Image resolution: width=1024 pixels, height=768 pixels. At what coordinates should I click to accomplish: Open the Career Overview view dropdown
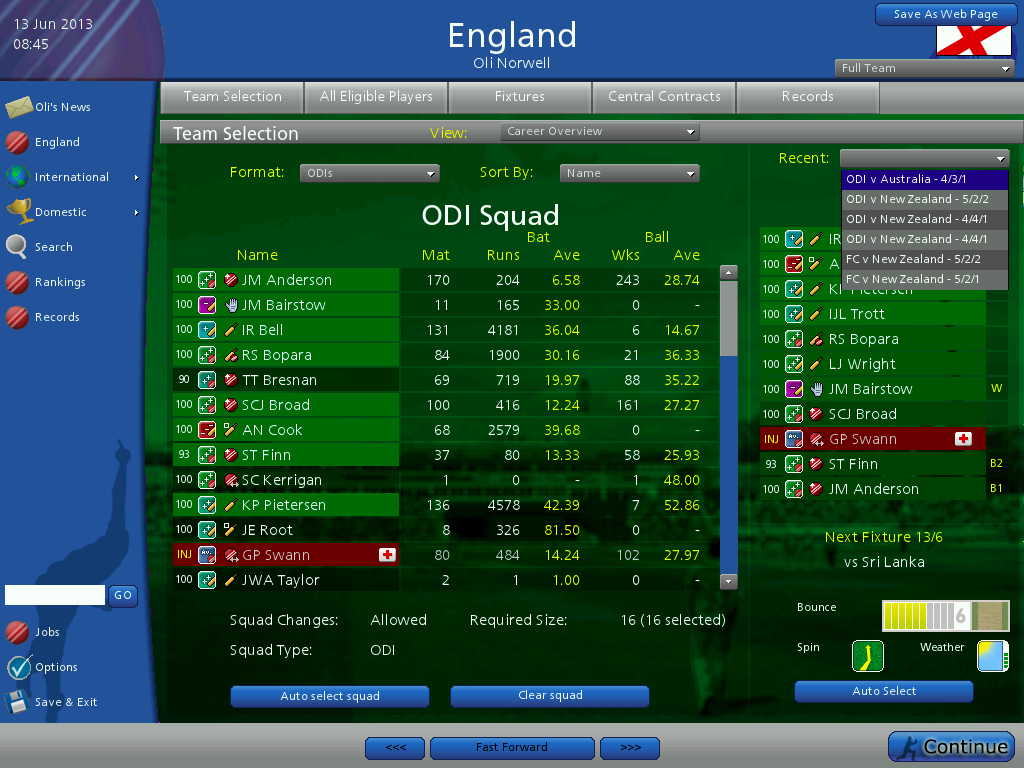point(599,131)
